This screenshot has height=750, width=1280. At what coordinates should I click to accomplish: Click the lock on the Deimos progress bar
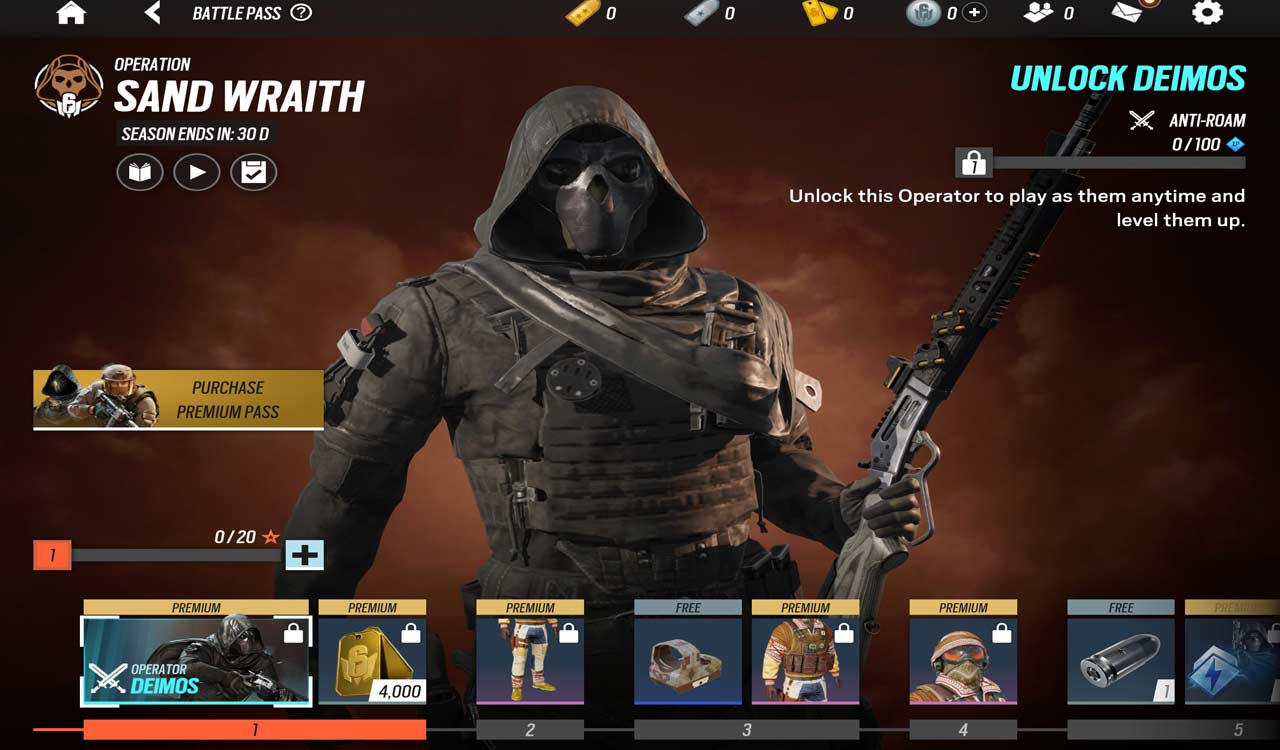point(972,162)
